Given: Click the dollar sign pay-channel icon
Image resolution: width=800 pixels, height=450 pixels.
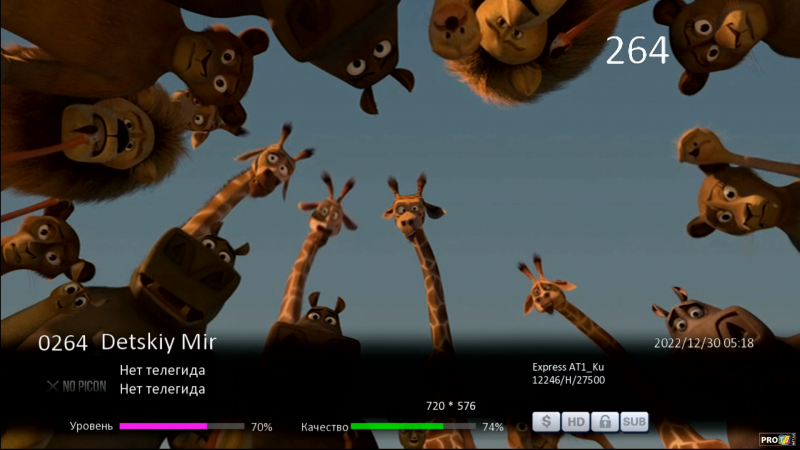Looking at the screenshot, I should 546,422.
